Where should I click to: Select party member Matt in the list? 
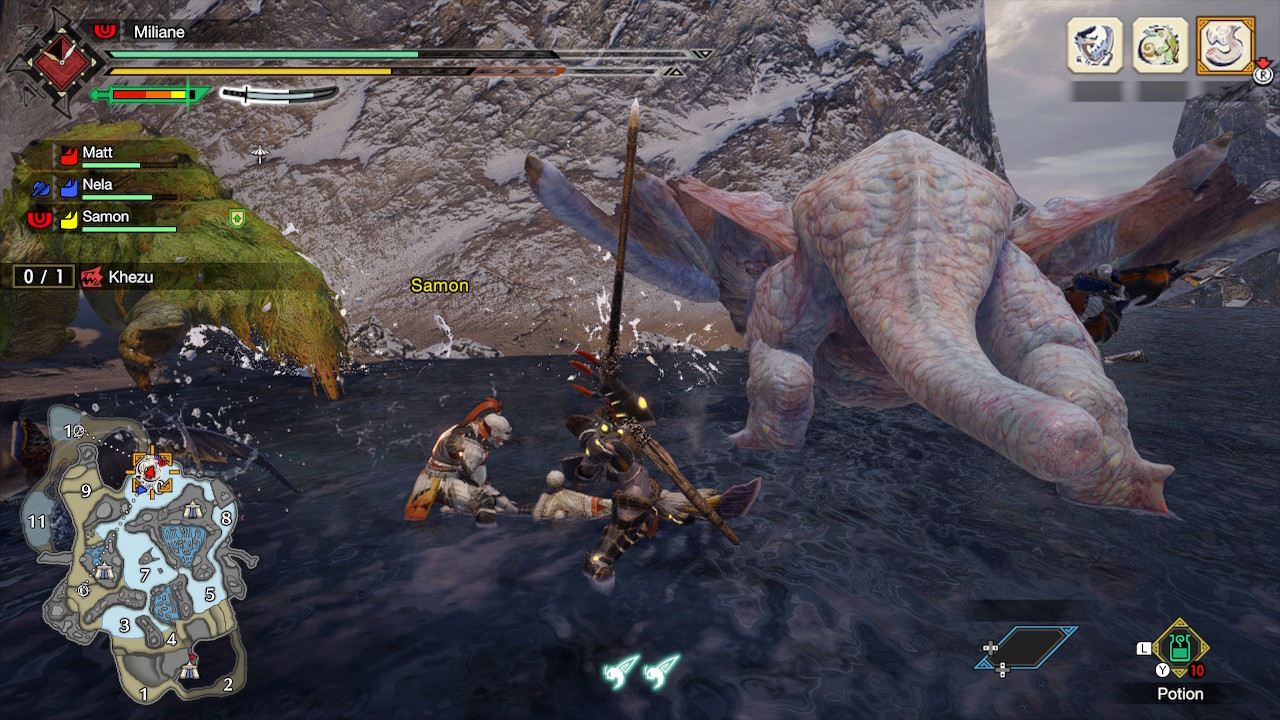tap(98, 153)
